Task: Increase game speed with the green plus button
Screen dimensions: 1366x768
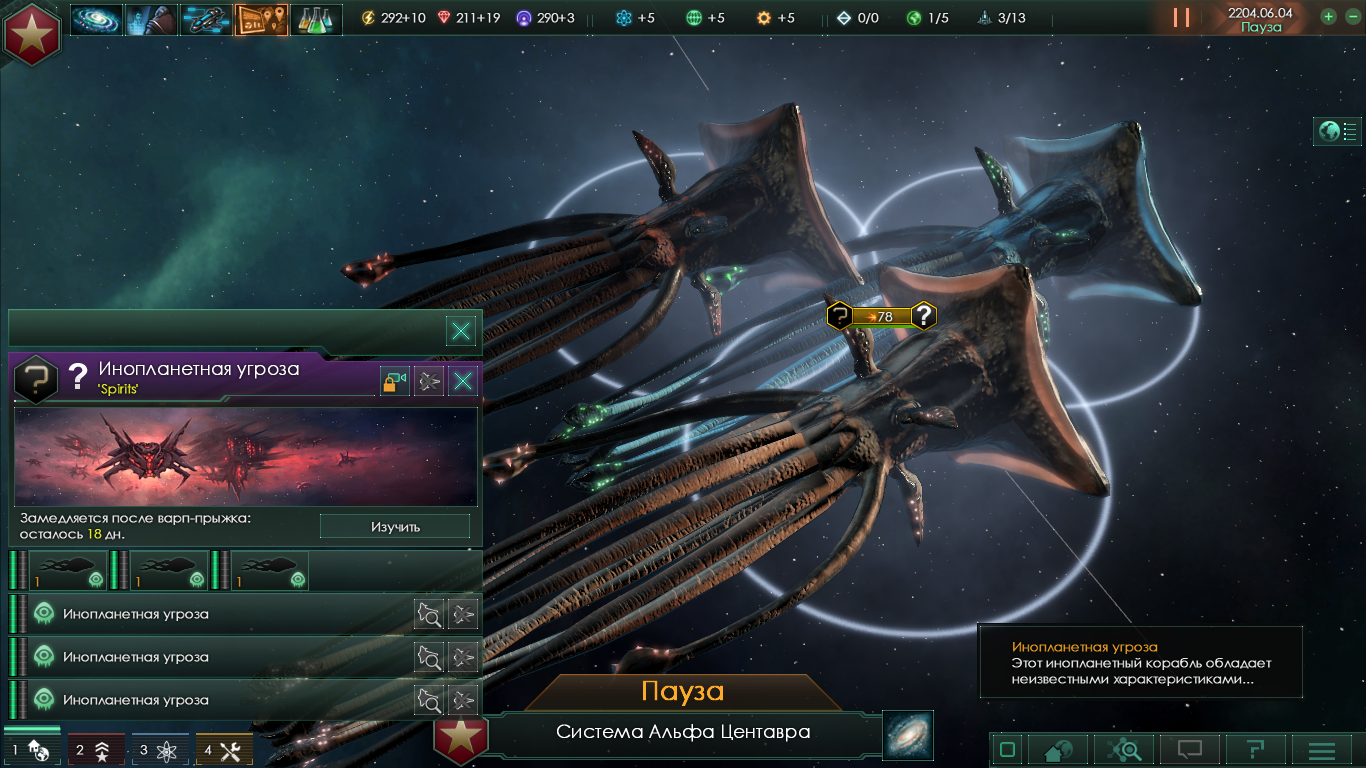Action: point(1328,16)
